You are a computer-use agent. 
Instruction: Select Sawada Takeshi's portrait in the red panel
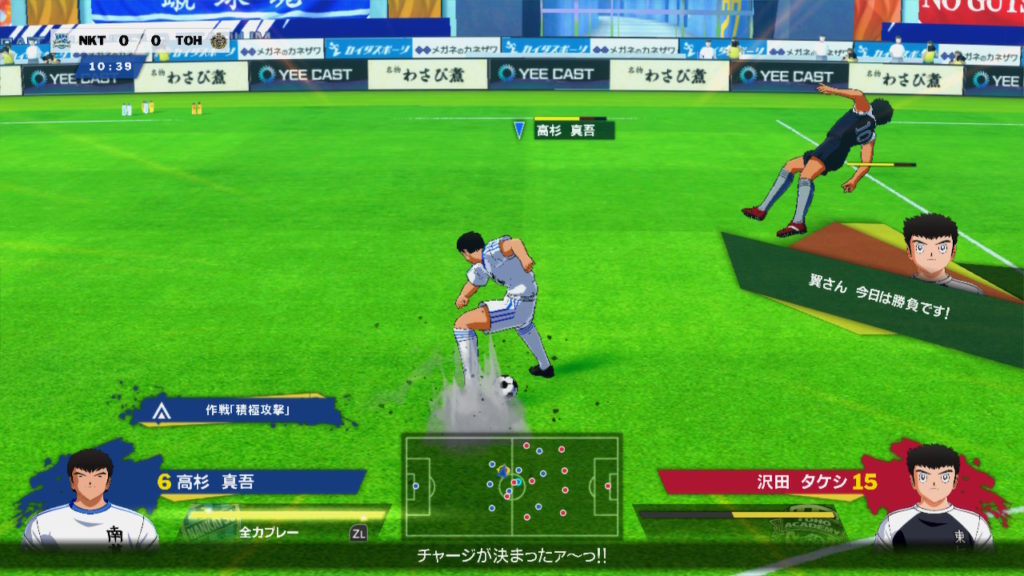point(933,495)
